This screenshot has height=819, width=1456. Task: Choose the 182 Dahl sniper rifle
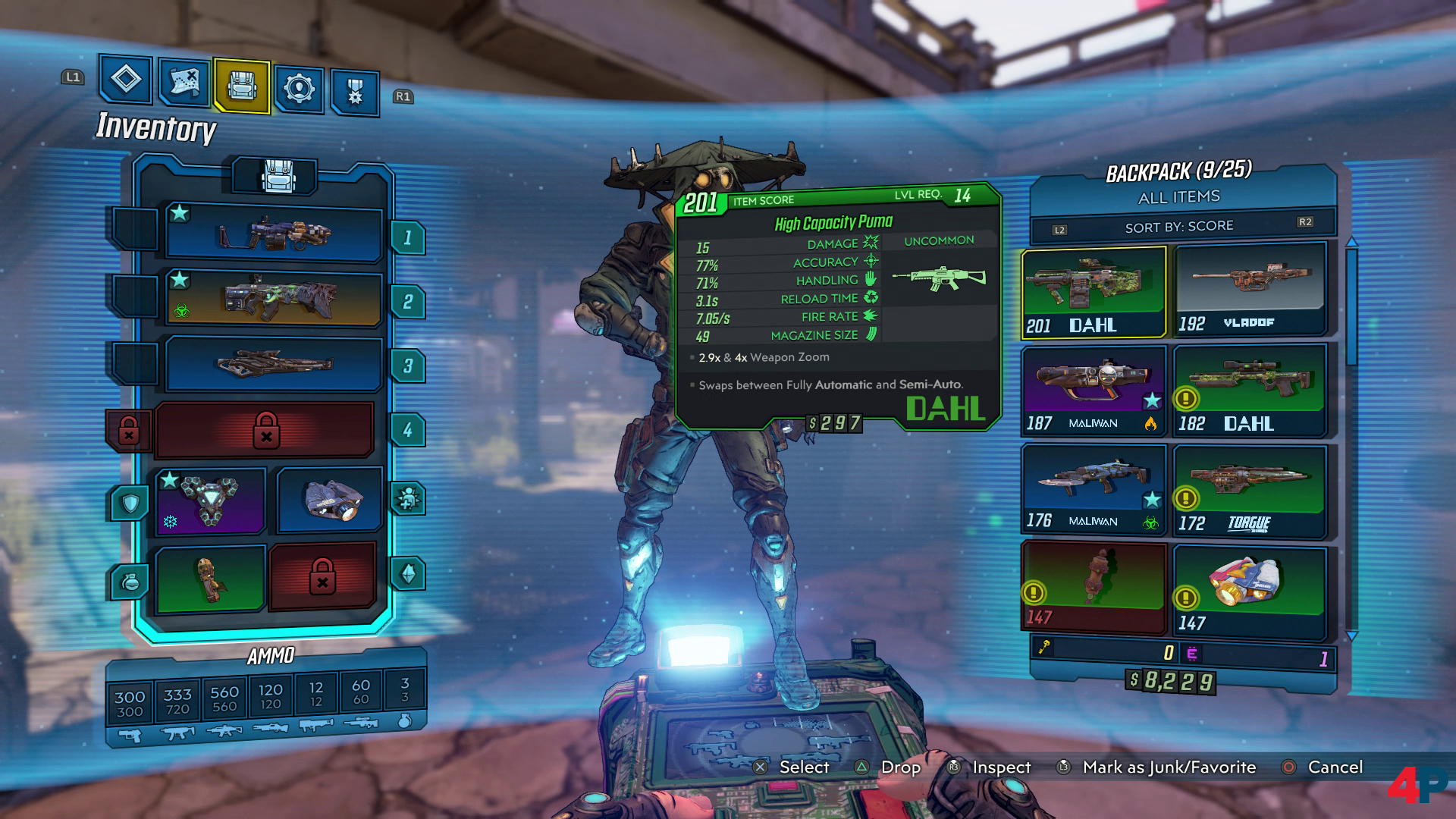pyautogui.click(x=1249, y=391)
